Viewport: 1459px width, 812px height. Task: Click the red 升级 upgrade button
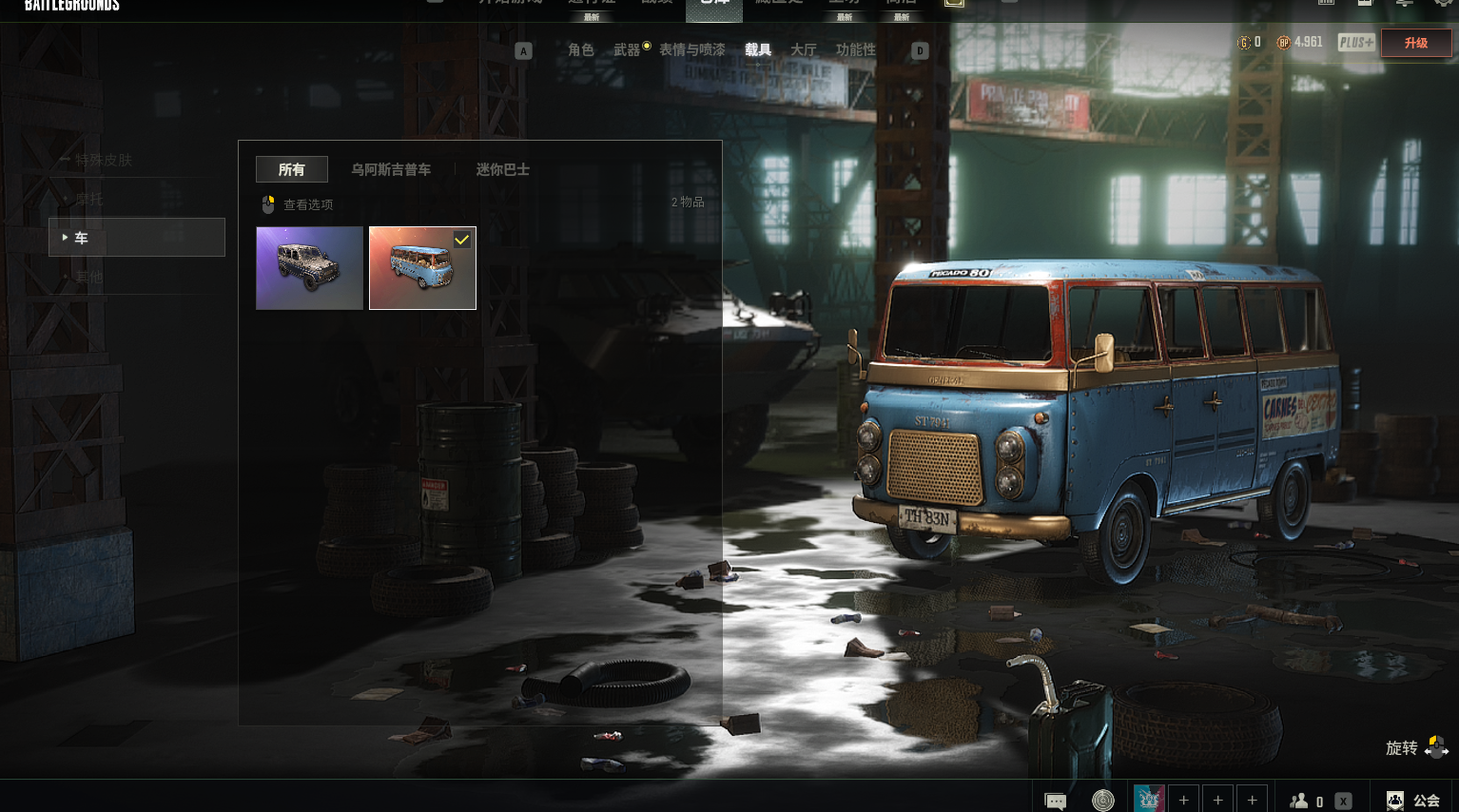coord(1415,43)
